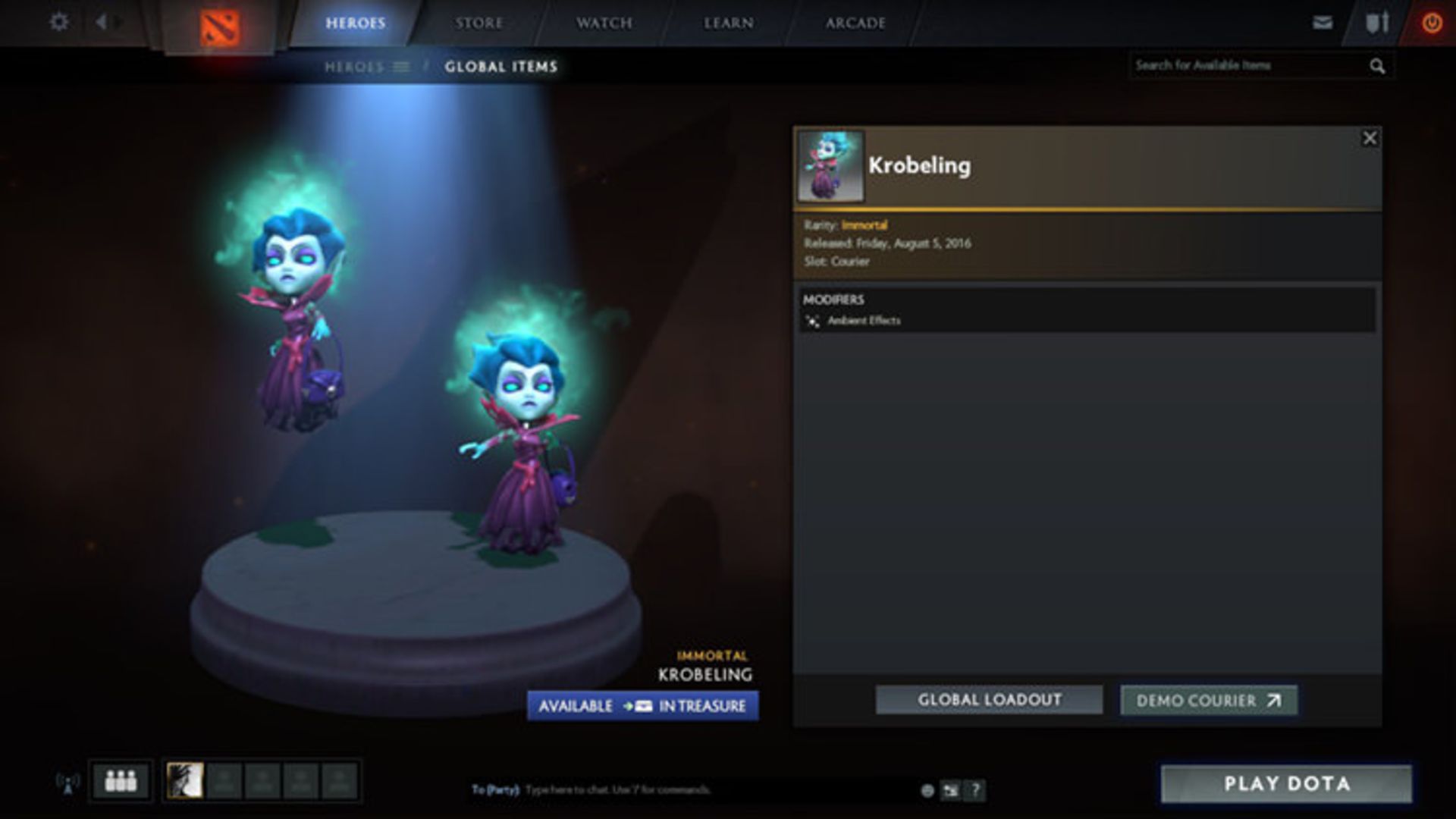
Task: Click the Dota 2 logo home button
Action: [x=220, y=28]
